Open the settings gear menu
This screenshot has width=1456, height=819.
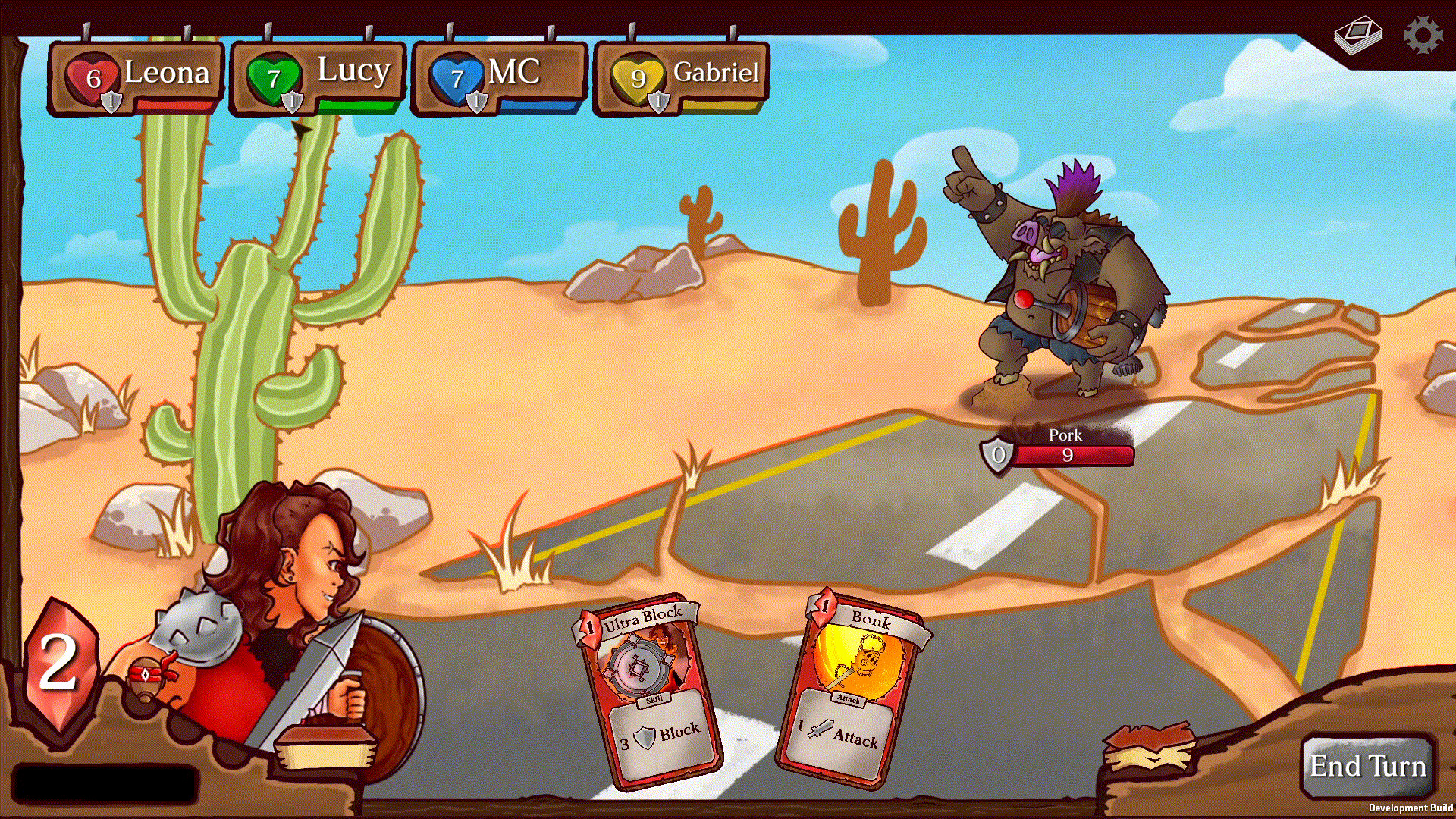coord(1424,33)
